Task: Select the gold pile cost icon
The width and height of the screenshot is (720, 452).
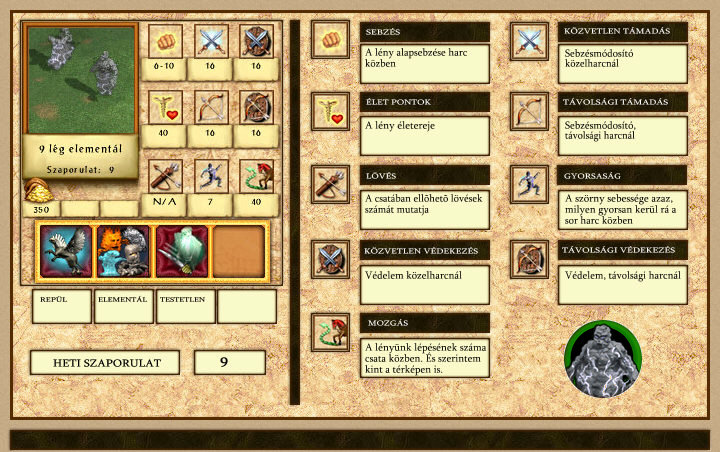Action: click(x=38, y=190)
